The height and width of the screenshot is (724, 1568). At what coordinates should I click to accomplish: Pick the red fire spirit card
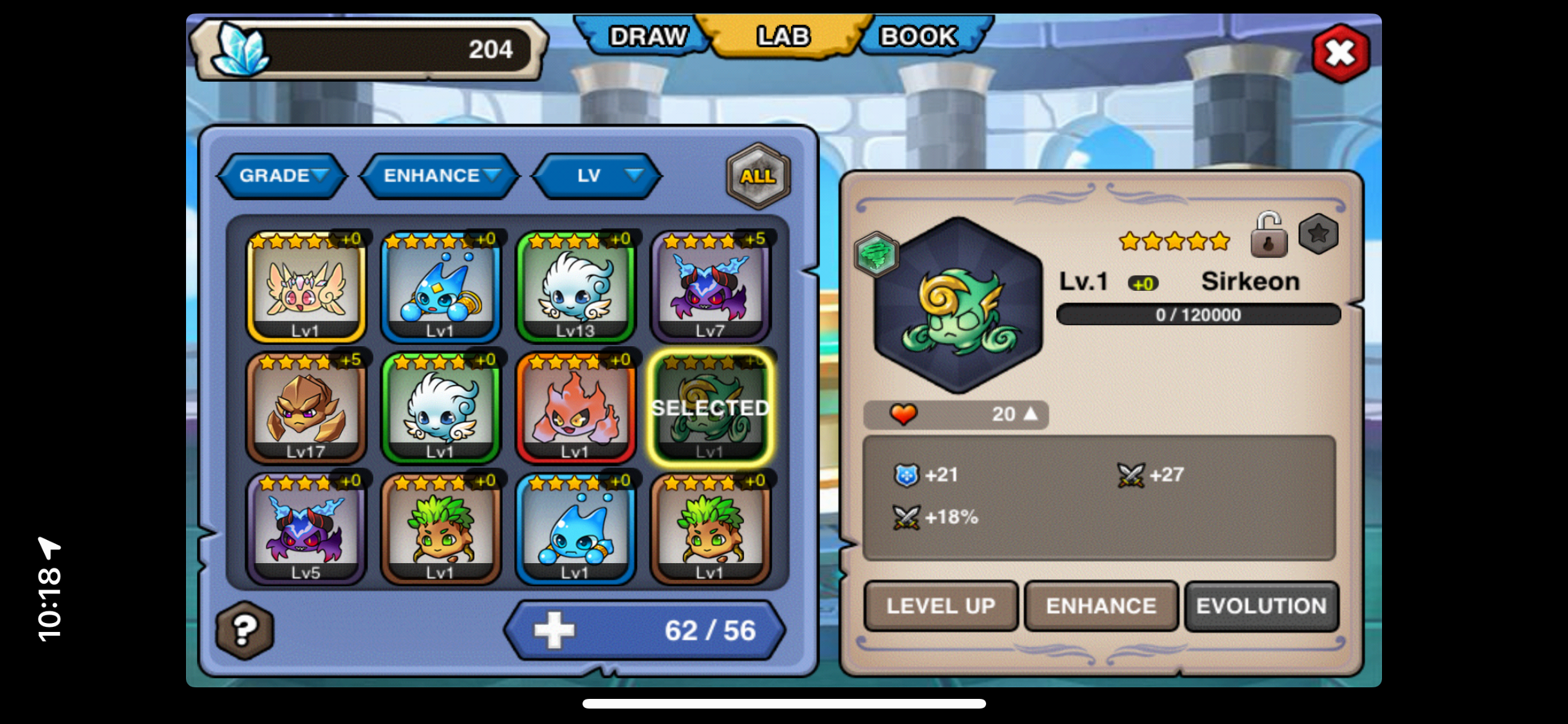575,407
